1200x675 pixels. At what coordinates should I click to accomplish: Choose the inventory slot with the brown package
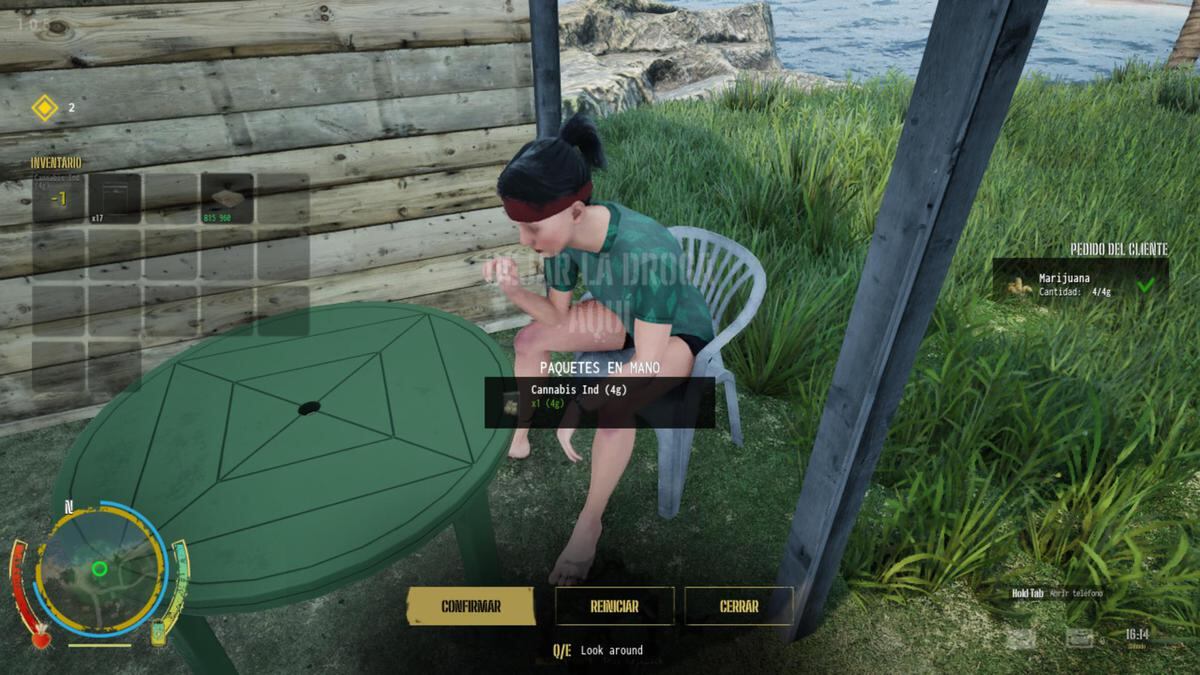click(226, 199)
